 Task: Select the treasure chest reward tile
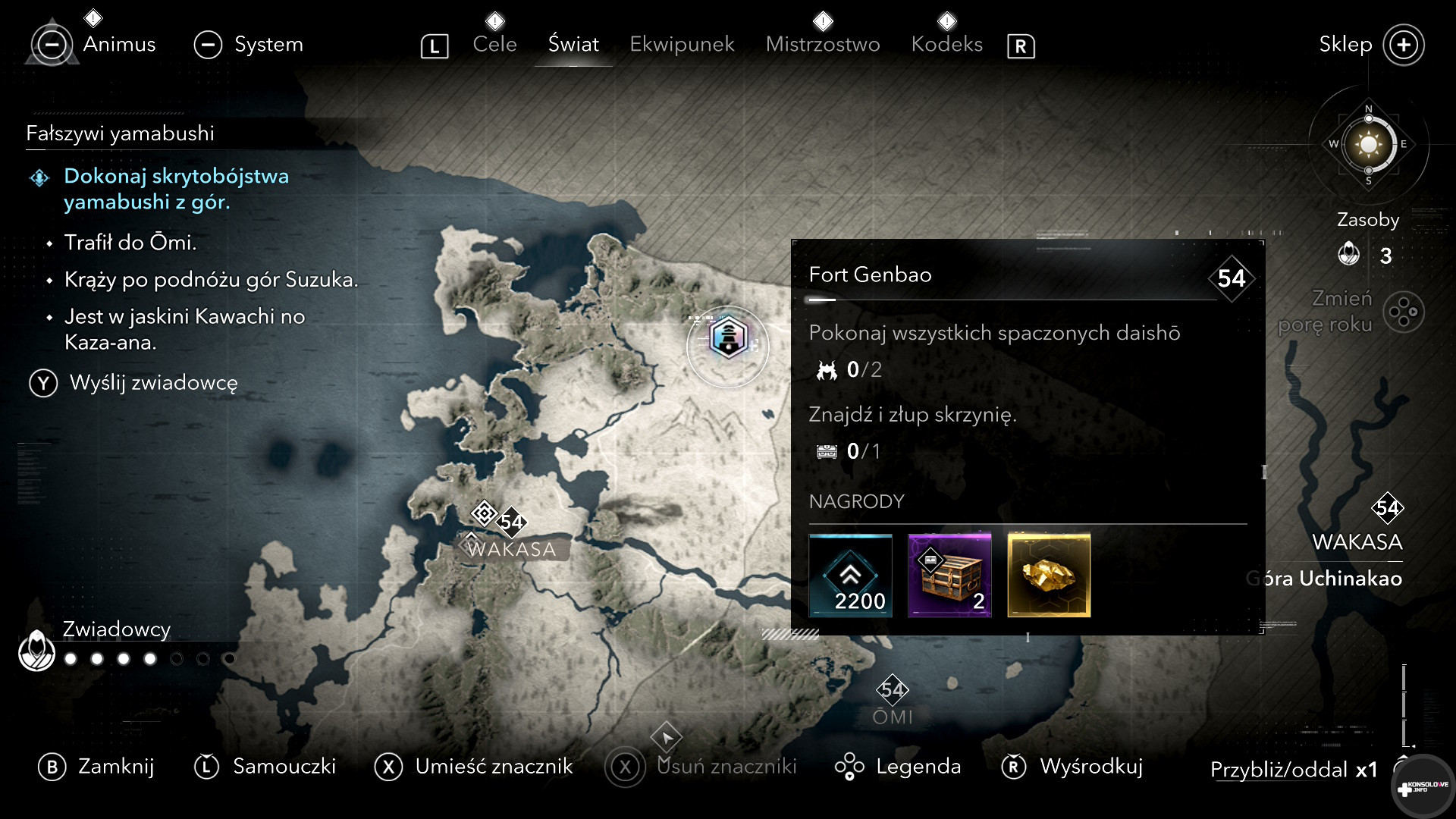pos(949,576)
